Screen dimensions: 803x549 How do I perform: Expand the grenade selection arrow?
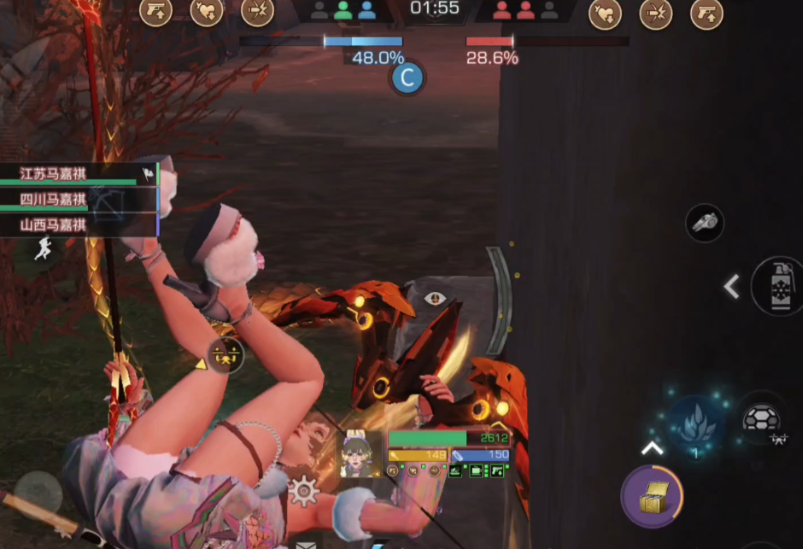(x=732, y=287)
